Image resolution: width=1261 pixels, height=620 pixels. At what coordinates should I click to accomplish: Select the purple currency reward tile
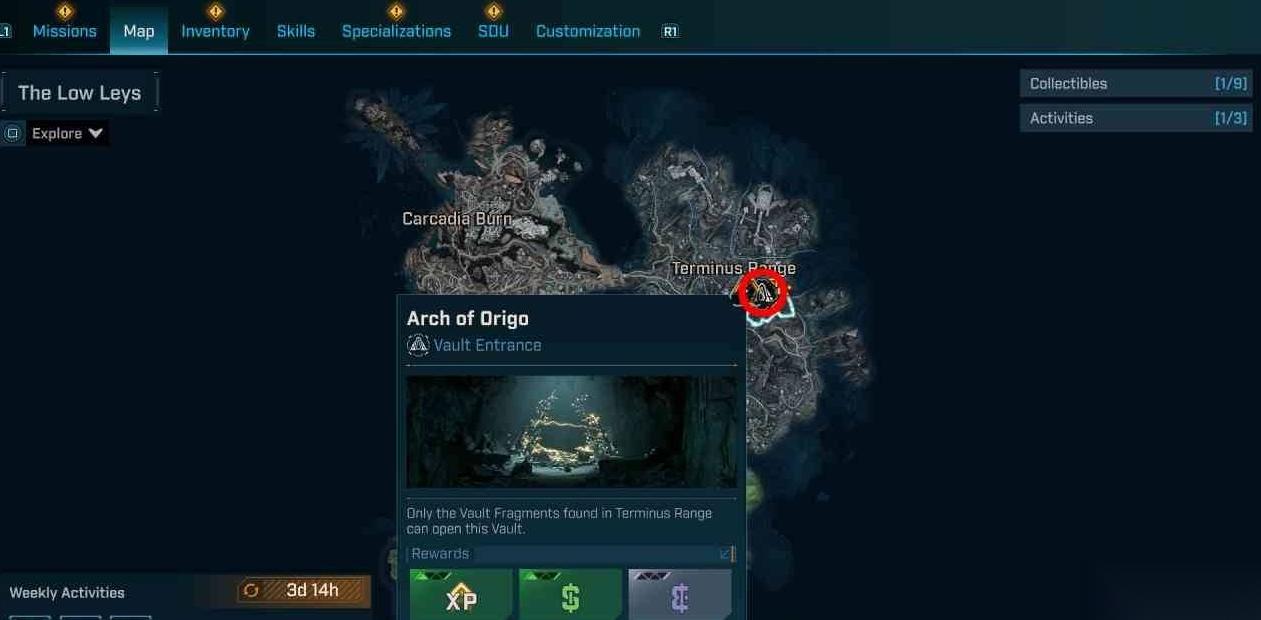(680, 596)
